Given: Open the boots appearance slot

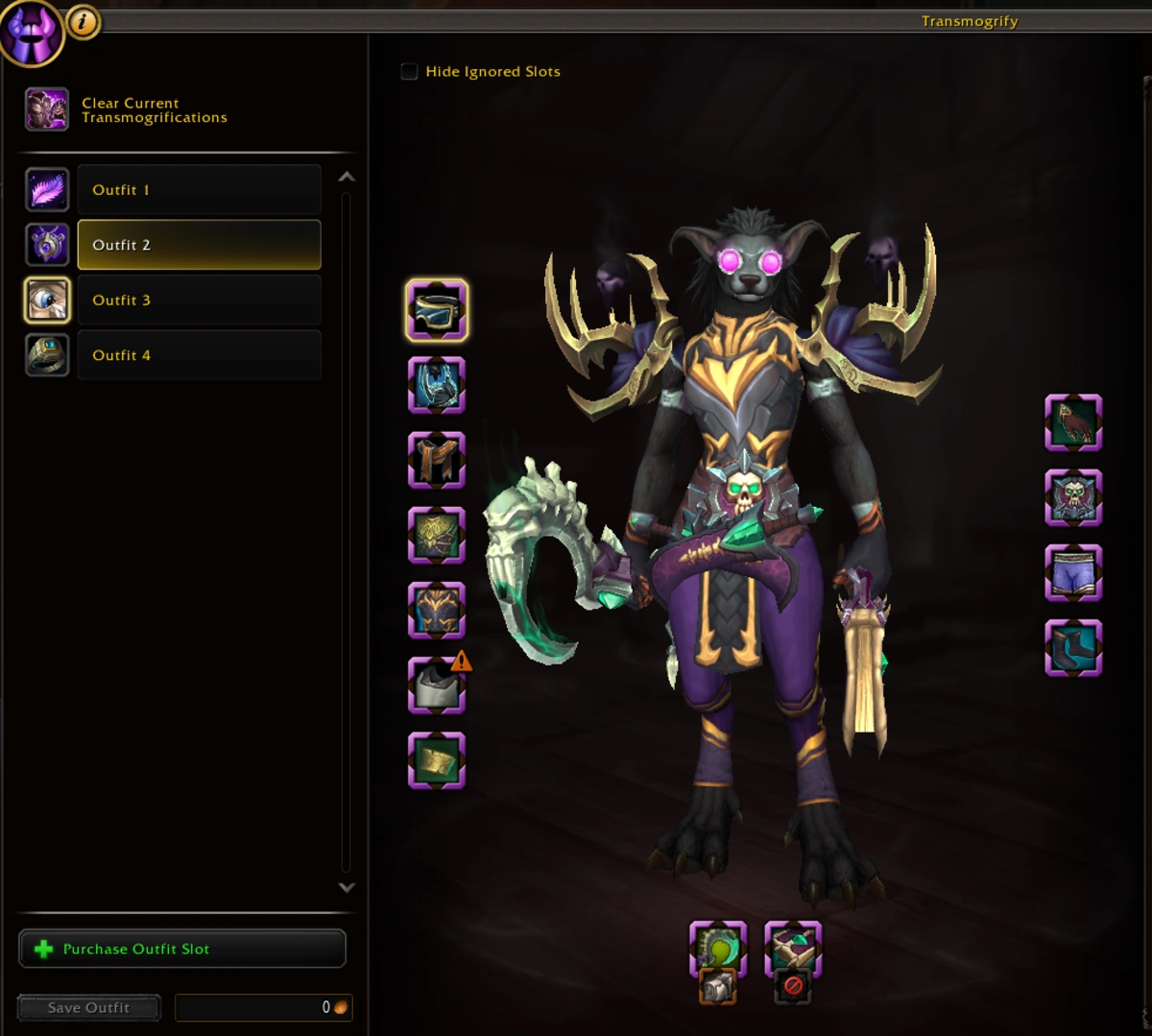Looking at the screenshot, I should pyautogui.click(x=1073, y=648).
